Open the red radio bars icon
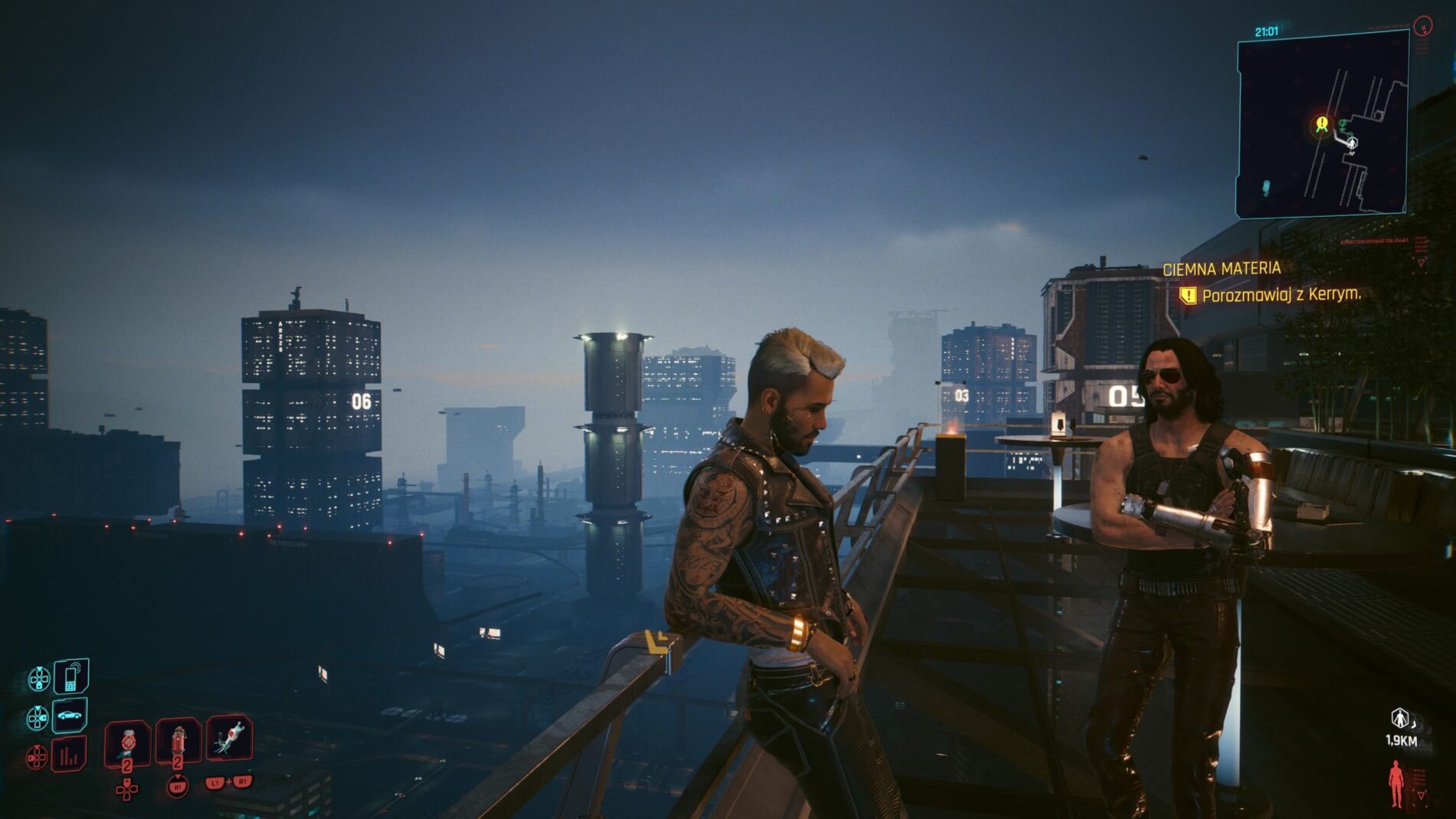1456x819 pixels. tap(68, 756)
